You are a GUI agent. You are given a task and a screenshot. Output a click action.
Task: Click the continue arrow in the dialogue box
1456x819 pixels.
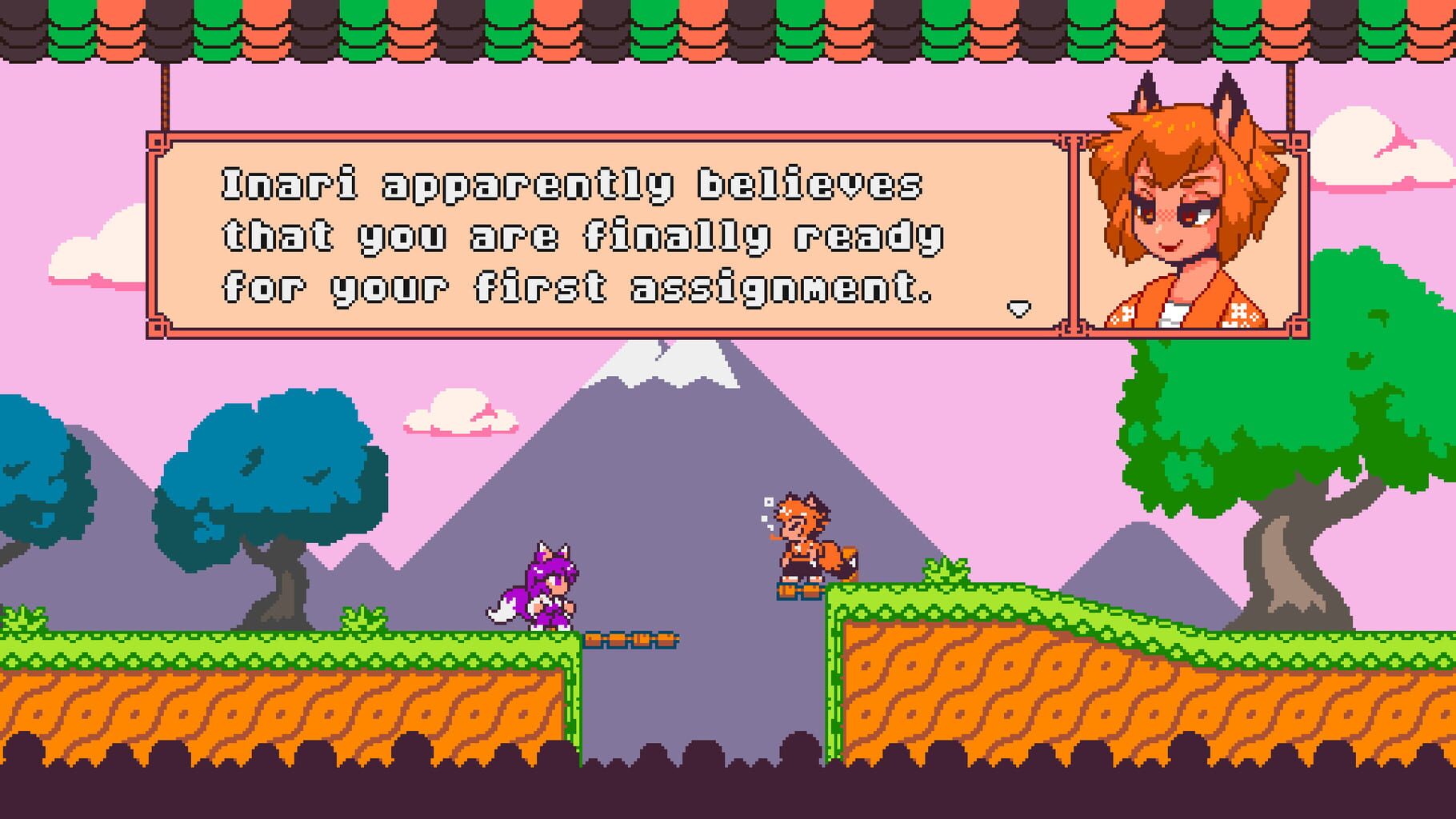(1018, 308)
